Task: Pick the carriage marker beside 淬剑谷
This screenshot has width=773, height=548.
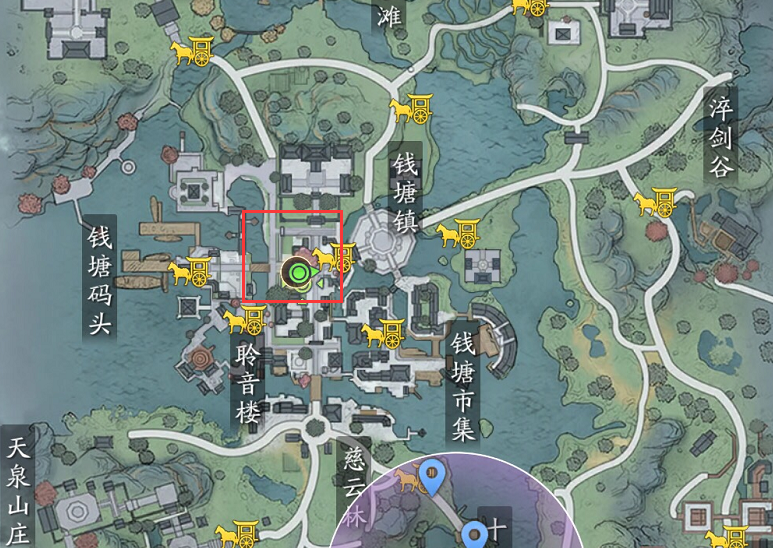Action: click(654, 203)
